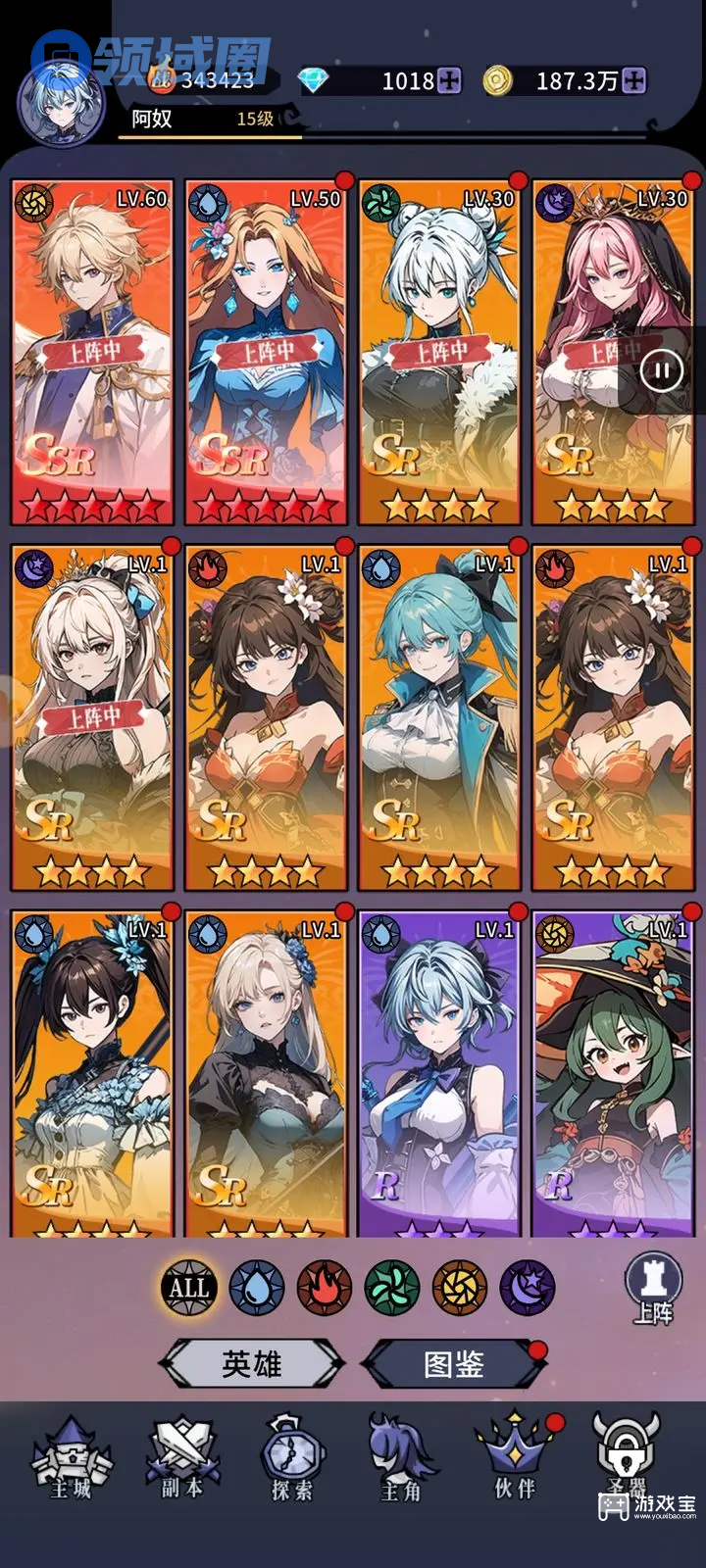Open the 上阵 lineup chess rook button

coord(653,1288)
